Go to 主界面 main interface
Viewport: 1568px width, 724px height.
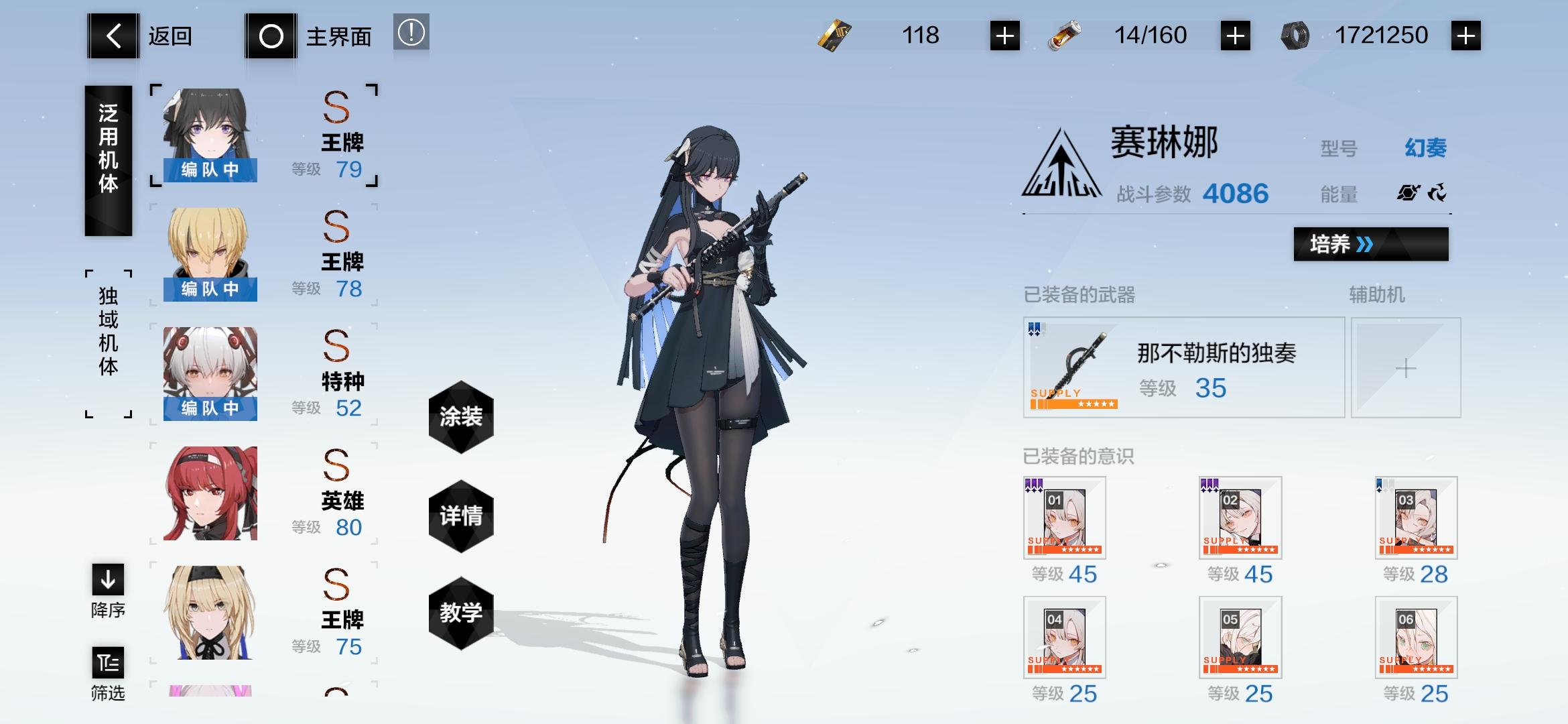point(271,35)
